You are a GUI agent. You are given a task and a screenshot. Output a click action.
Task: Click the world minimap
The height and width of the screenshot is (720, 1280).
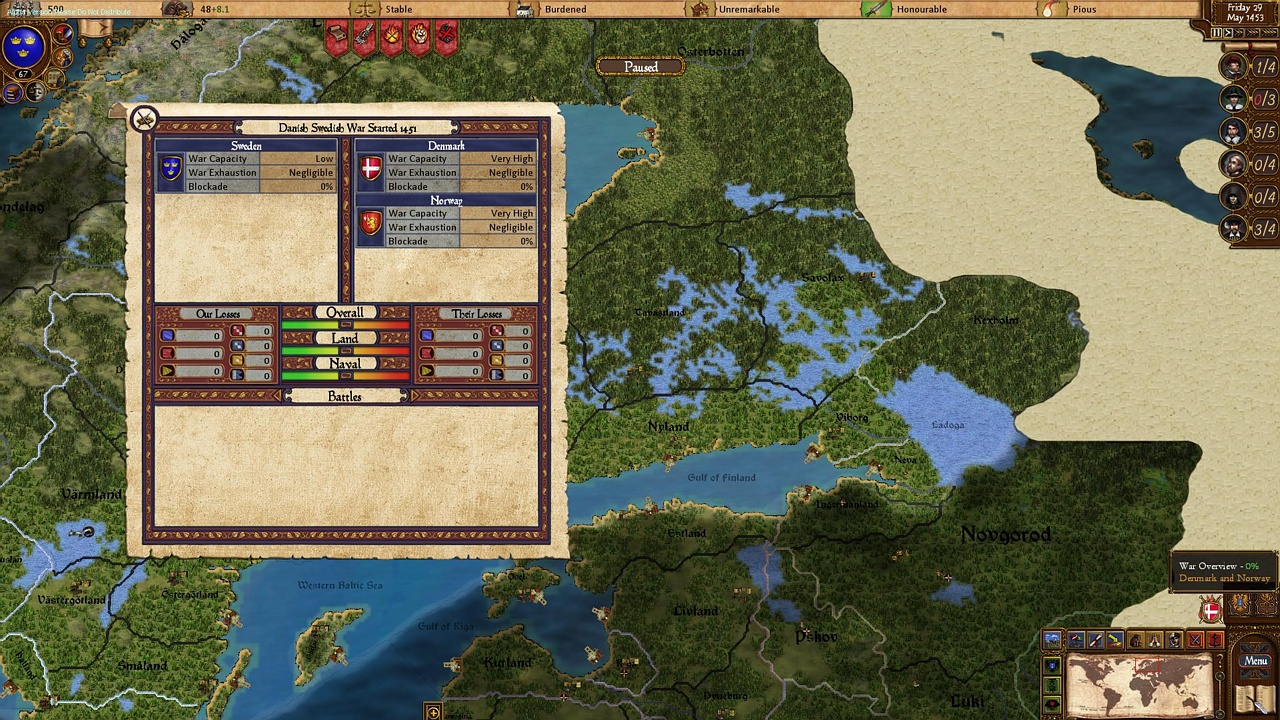click(x=1140, y=685)
